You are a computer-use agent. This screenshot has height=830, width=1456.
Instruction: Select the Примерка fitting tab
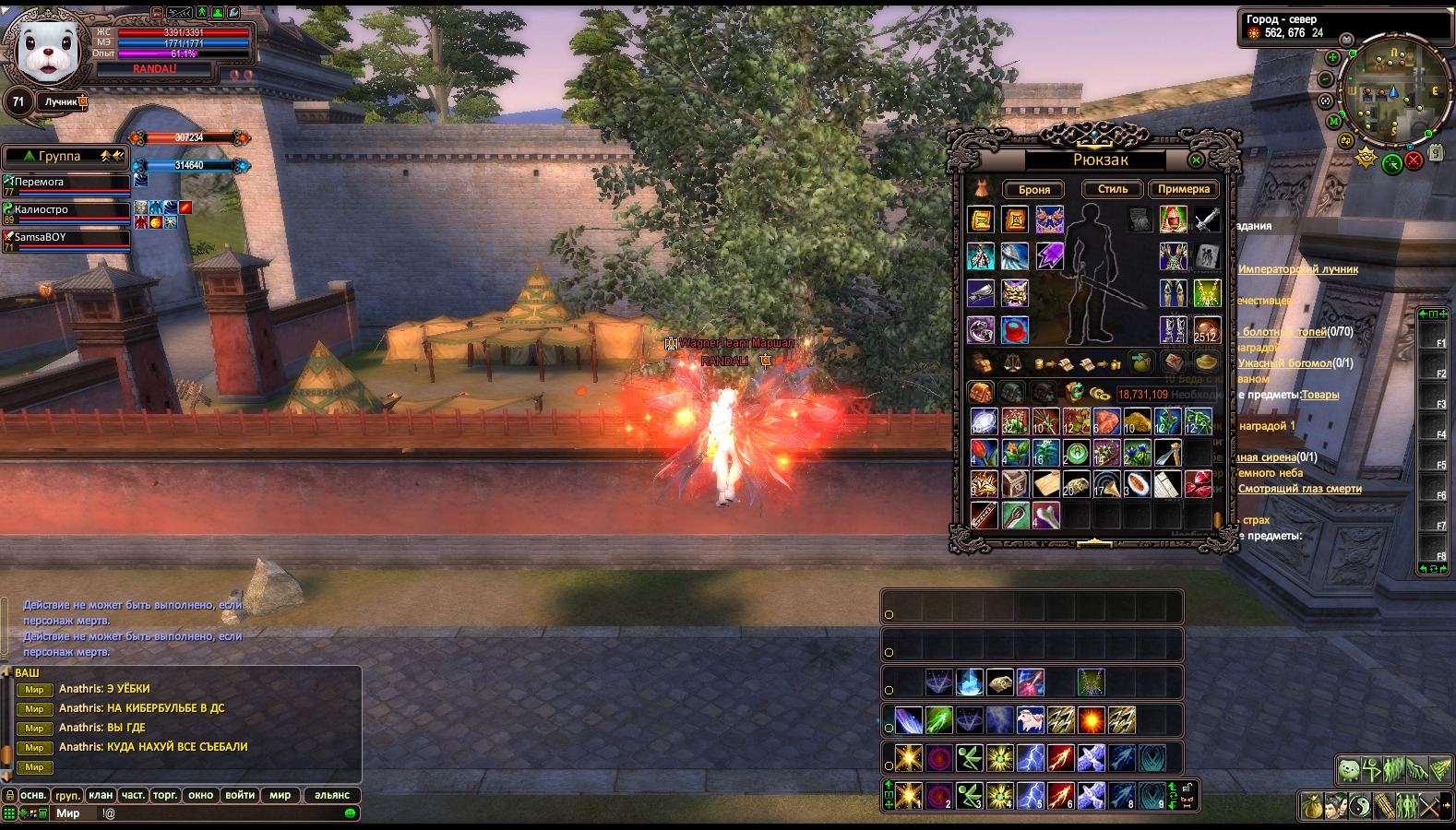[x=1183, y=189]
